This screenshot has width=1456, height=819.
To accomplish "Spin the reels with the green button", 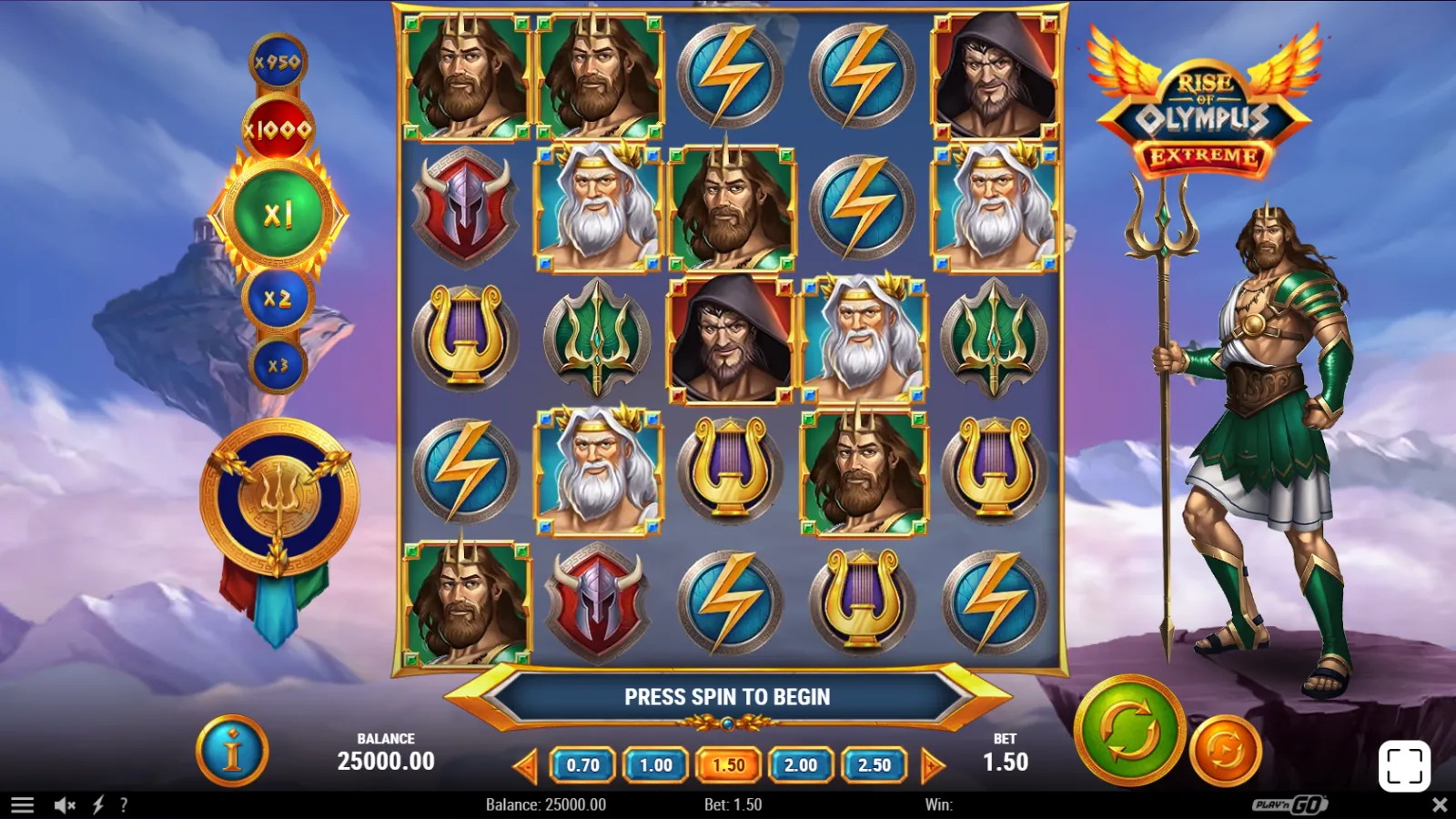I will (x=1129, y=730).
